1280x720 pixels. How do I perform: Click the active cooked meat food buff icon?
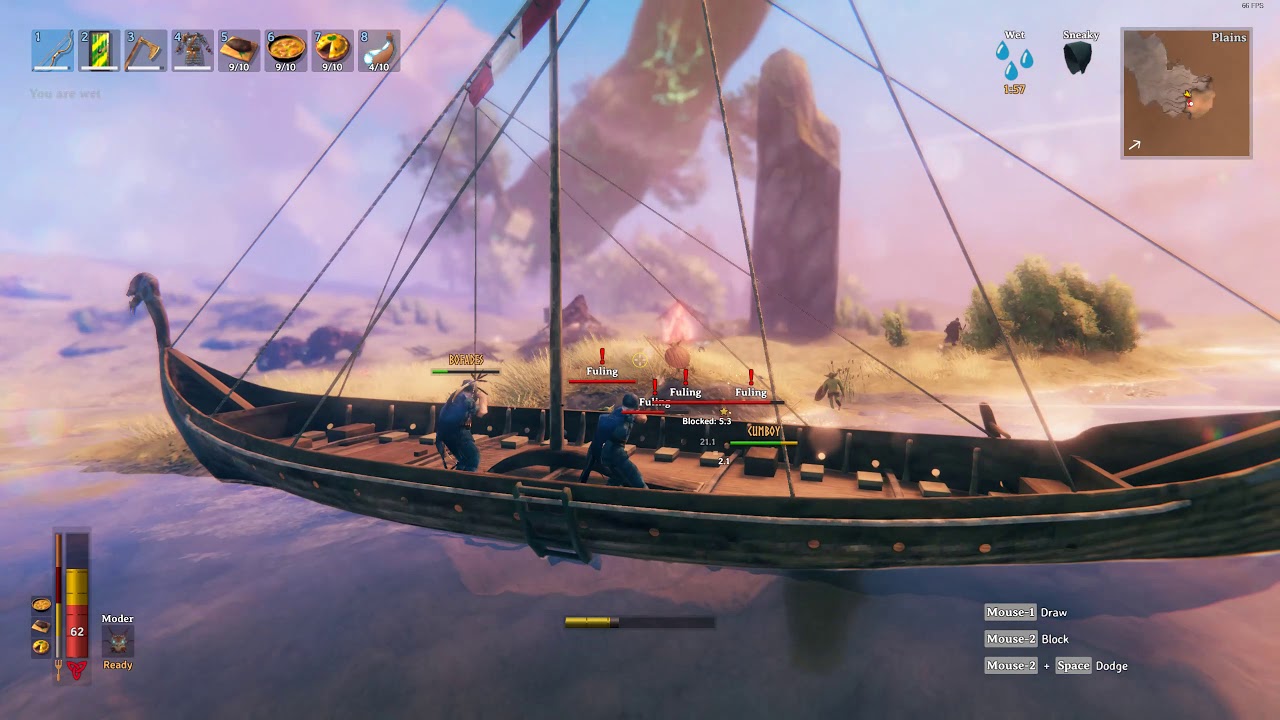click(41, 626)
